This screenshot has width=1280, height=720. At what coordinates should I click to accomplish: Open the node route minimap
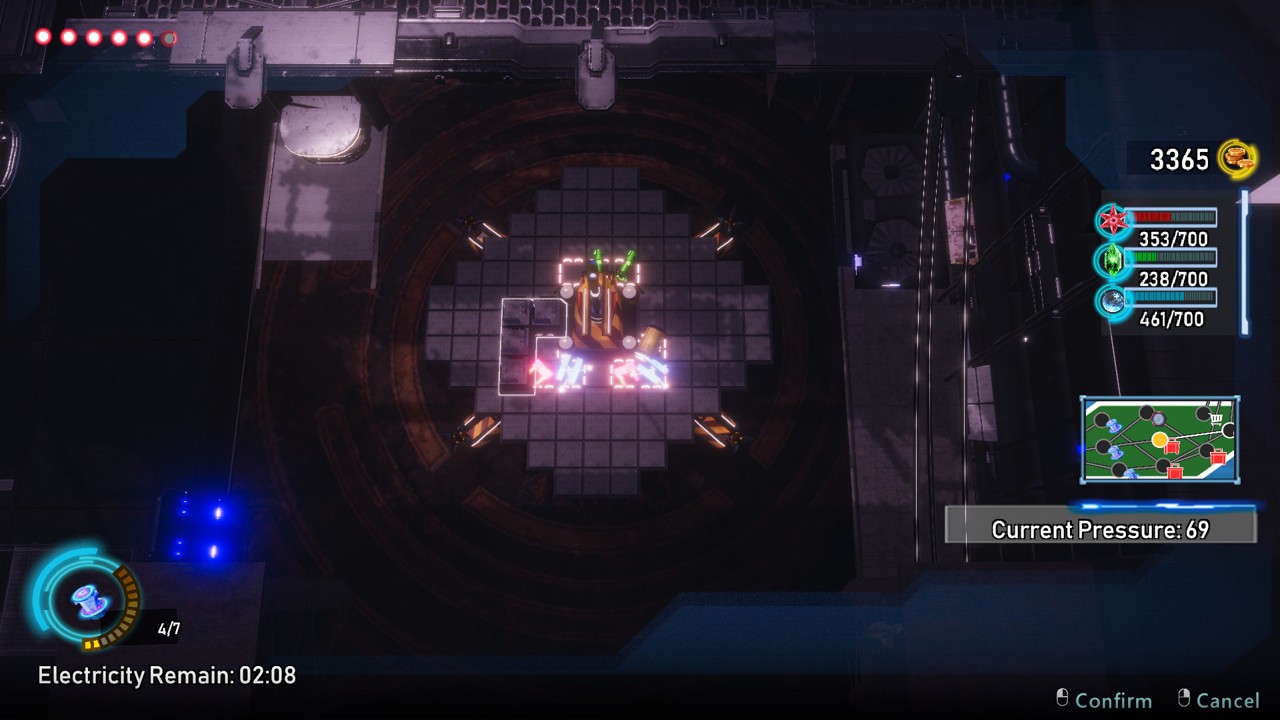pyautogui.click(x=1159, y=440)
